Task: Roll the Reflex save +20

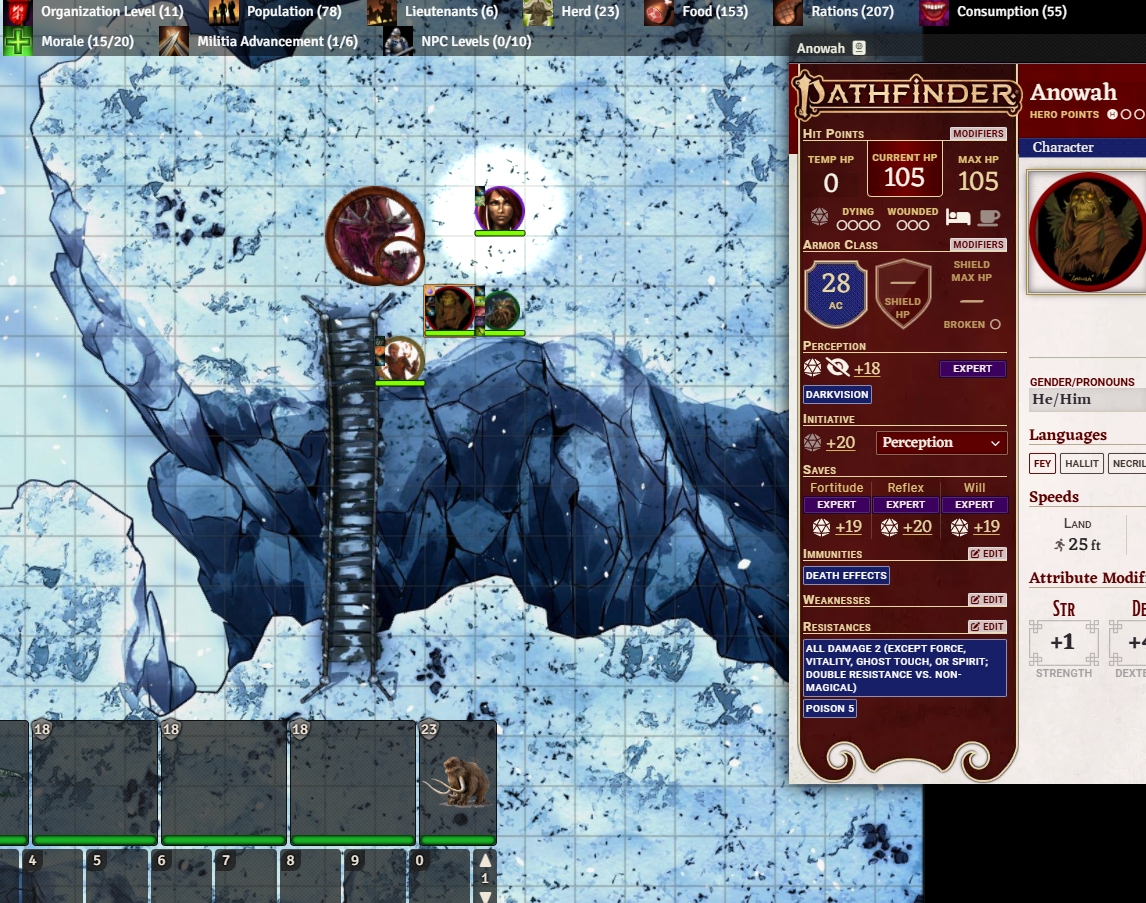Action: (917, 527)
